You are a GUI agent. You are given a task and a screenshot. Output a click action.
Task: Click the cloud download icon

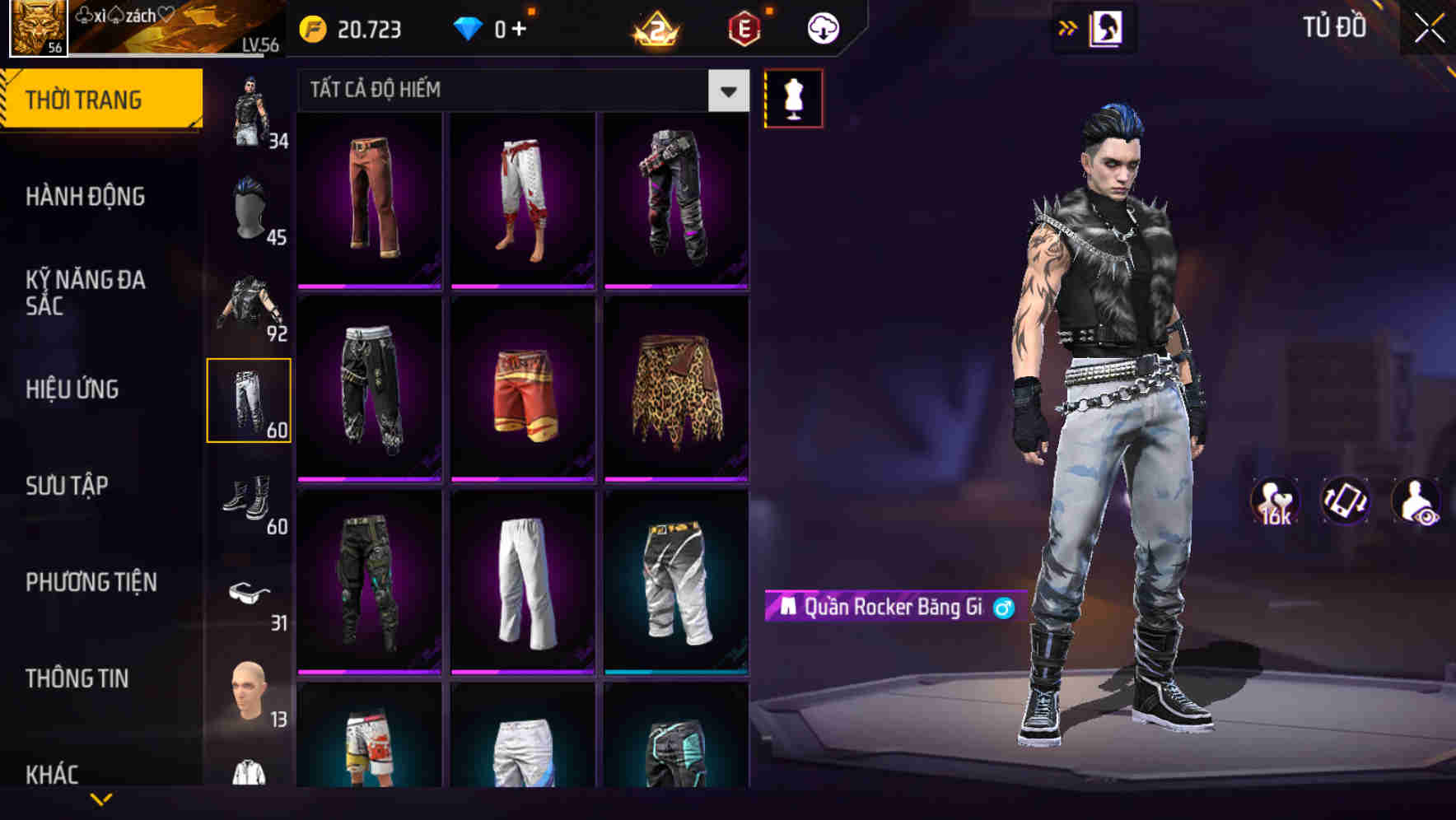[823, 27]
